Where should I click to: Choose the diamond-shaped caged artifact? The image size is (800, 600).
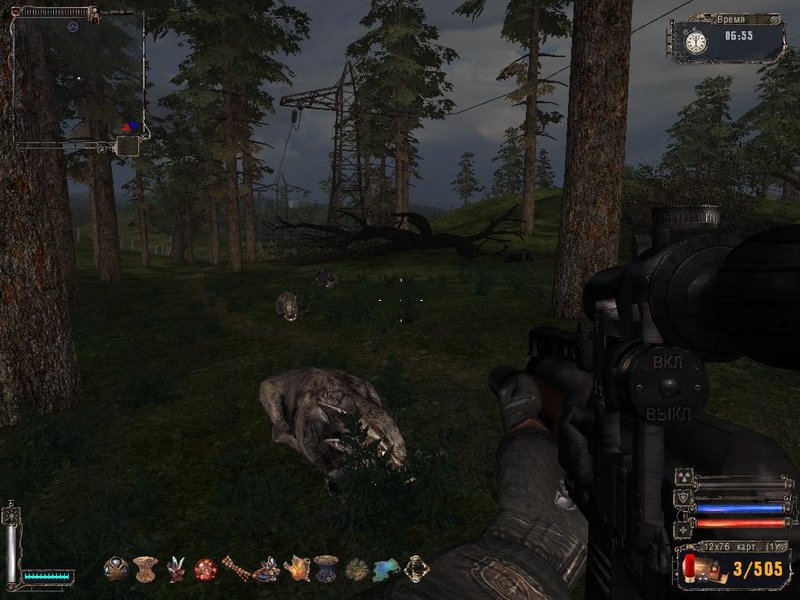pyautogui.click(x=416, y=570)
